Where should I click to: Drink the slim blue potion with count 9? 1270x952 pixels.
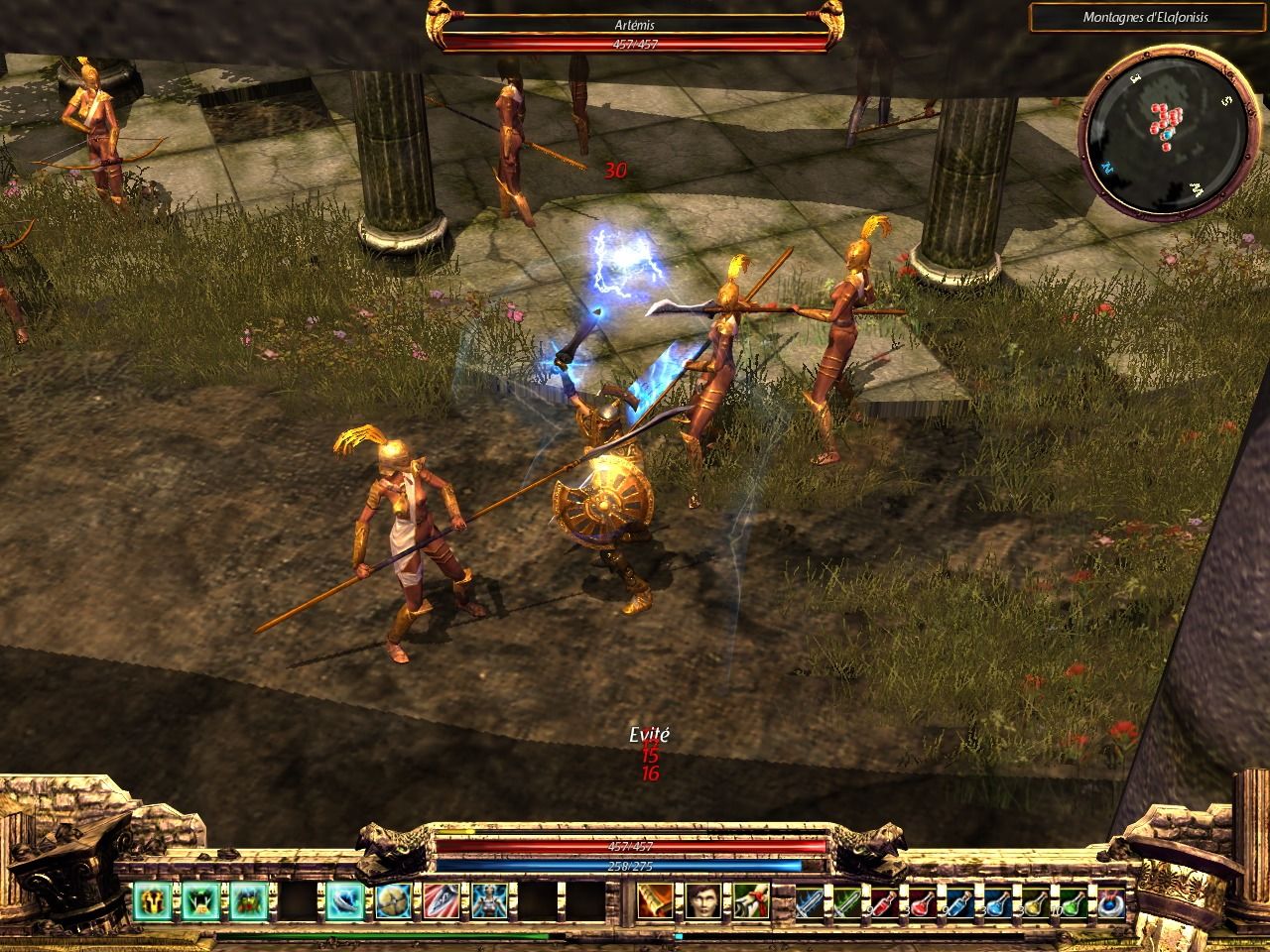tap(961, 900)
